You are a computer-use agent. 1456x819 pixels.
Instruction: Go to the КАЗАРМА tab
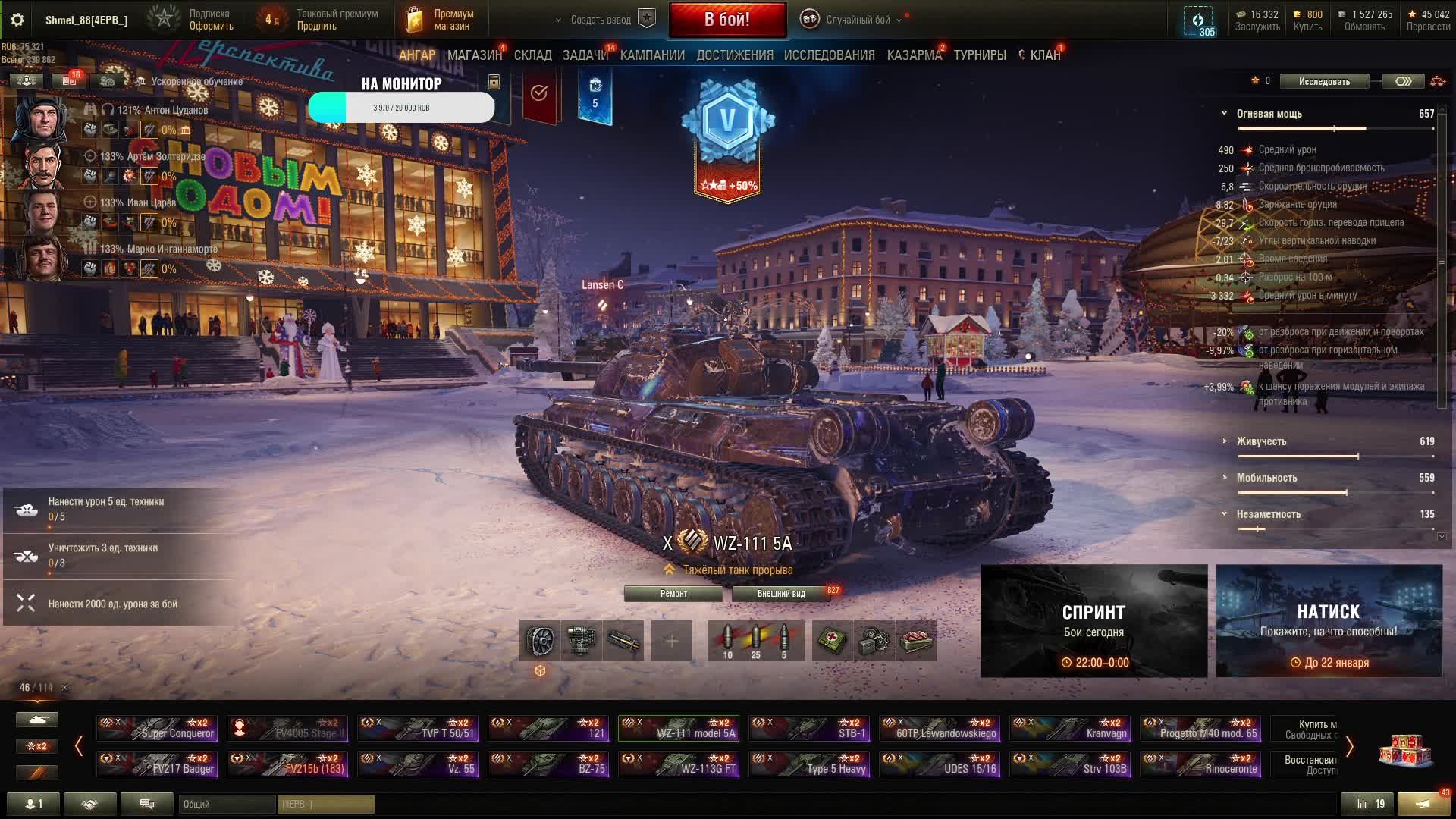914,55
